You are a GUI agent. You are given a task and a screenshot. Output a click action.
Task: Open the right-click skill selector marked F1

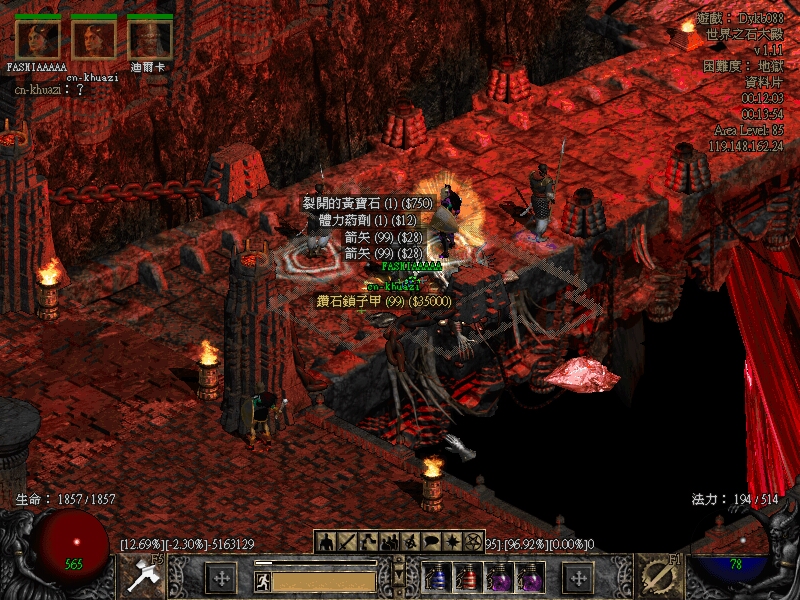pos(659,577)
